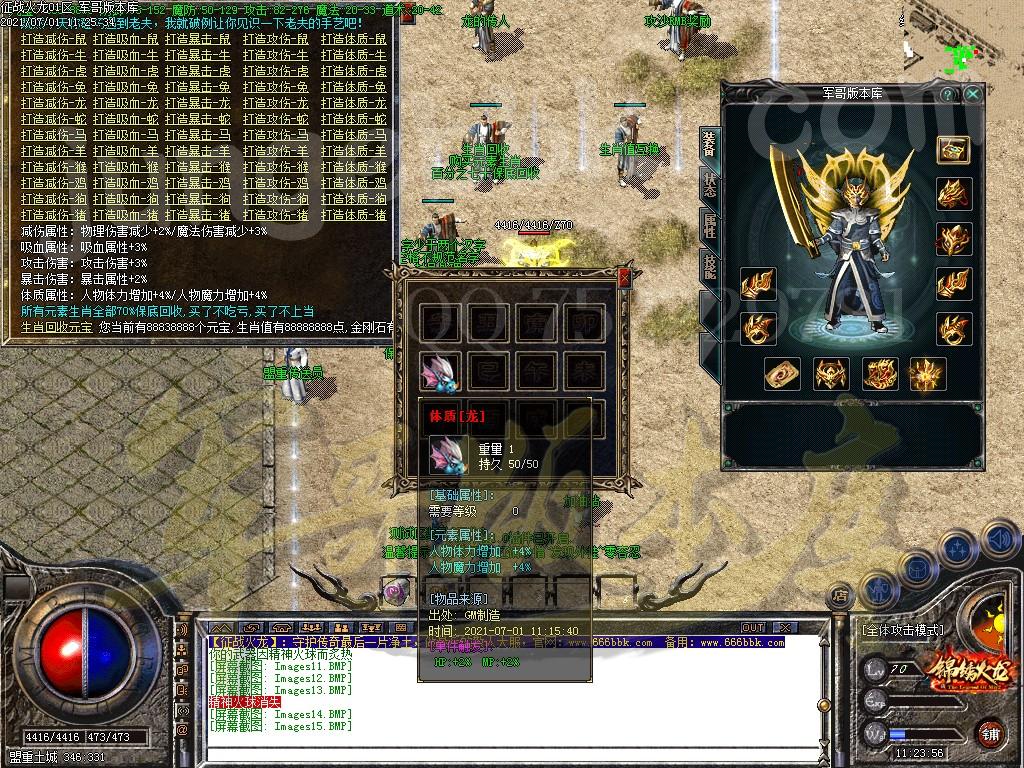This screenshot has width=1024, height=768.
Task: Switch to the 属性 attributes tab
Action: click(x=709, y=225)
